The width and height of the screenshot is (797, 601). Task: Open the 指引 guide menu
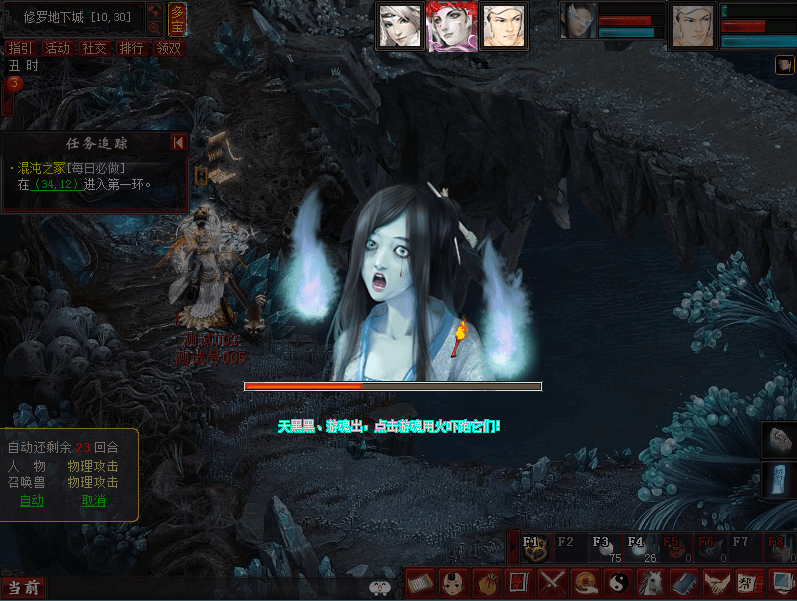coord(19,48)
